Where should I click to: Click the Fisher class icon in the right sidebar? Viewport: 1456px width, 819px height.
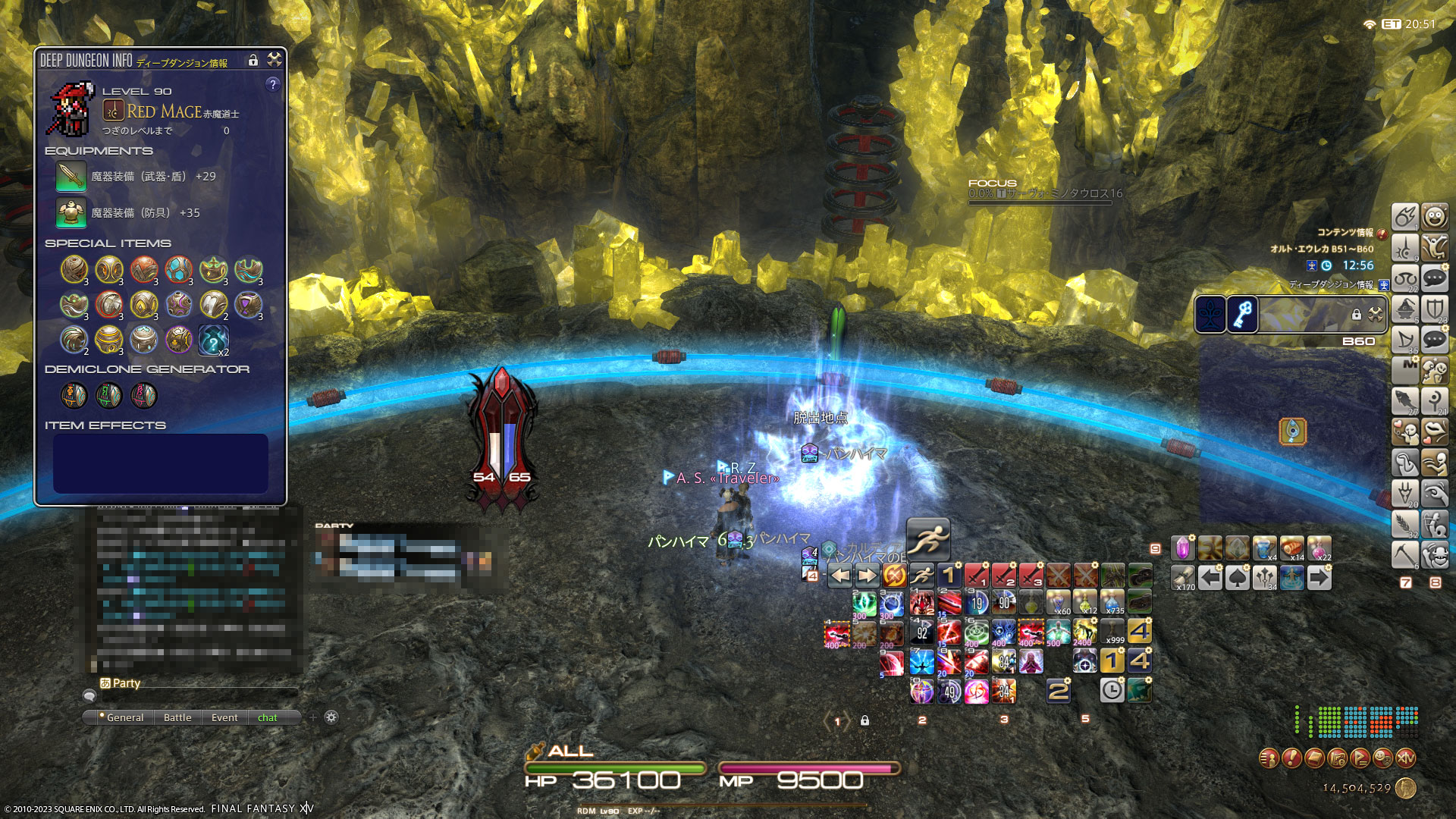click(1404, 402)
